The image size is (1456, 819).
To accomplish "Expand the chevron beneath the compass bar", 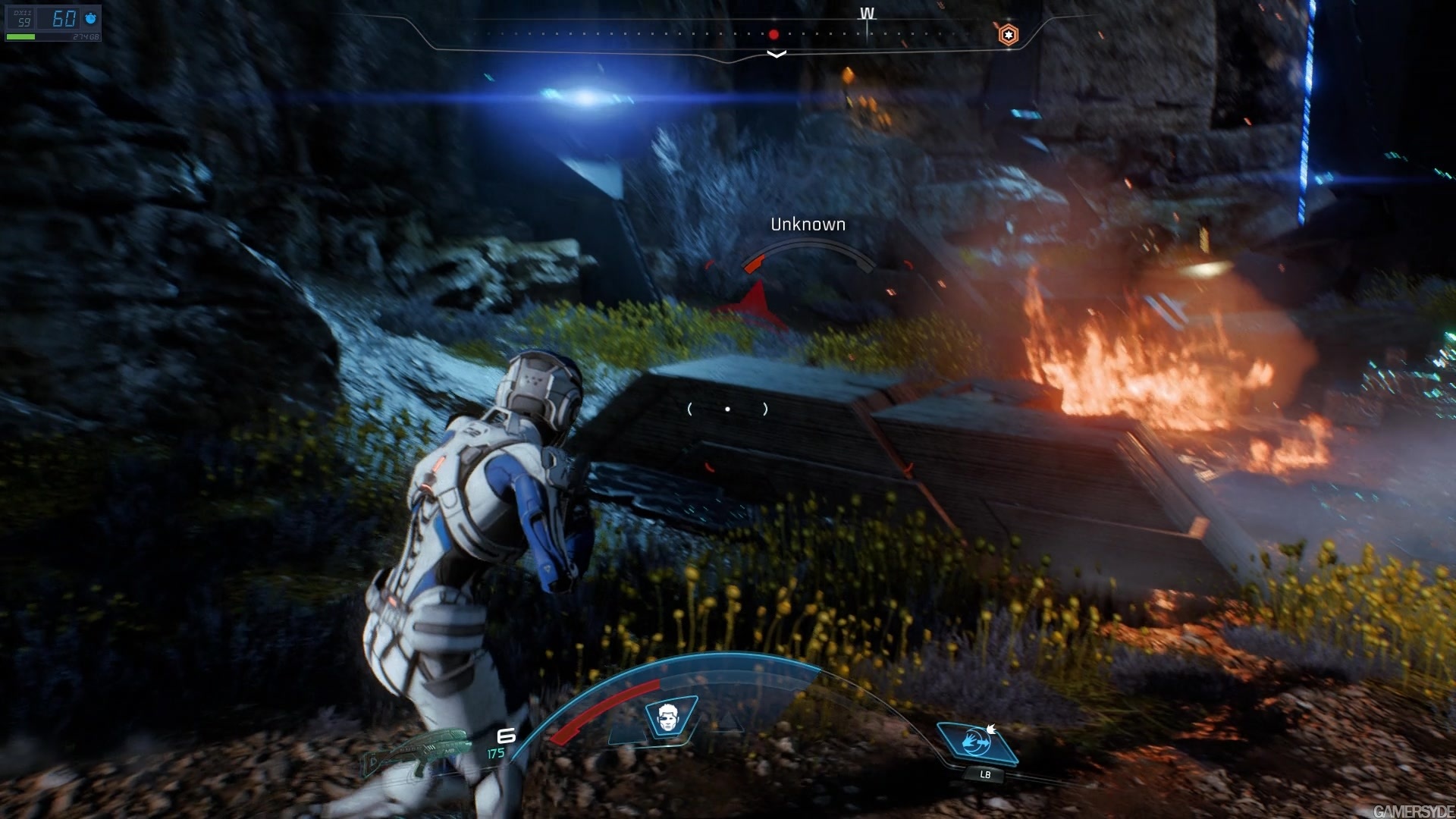I will coord(775,54).
